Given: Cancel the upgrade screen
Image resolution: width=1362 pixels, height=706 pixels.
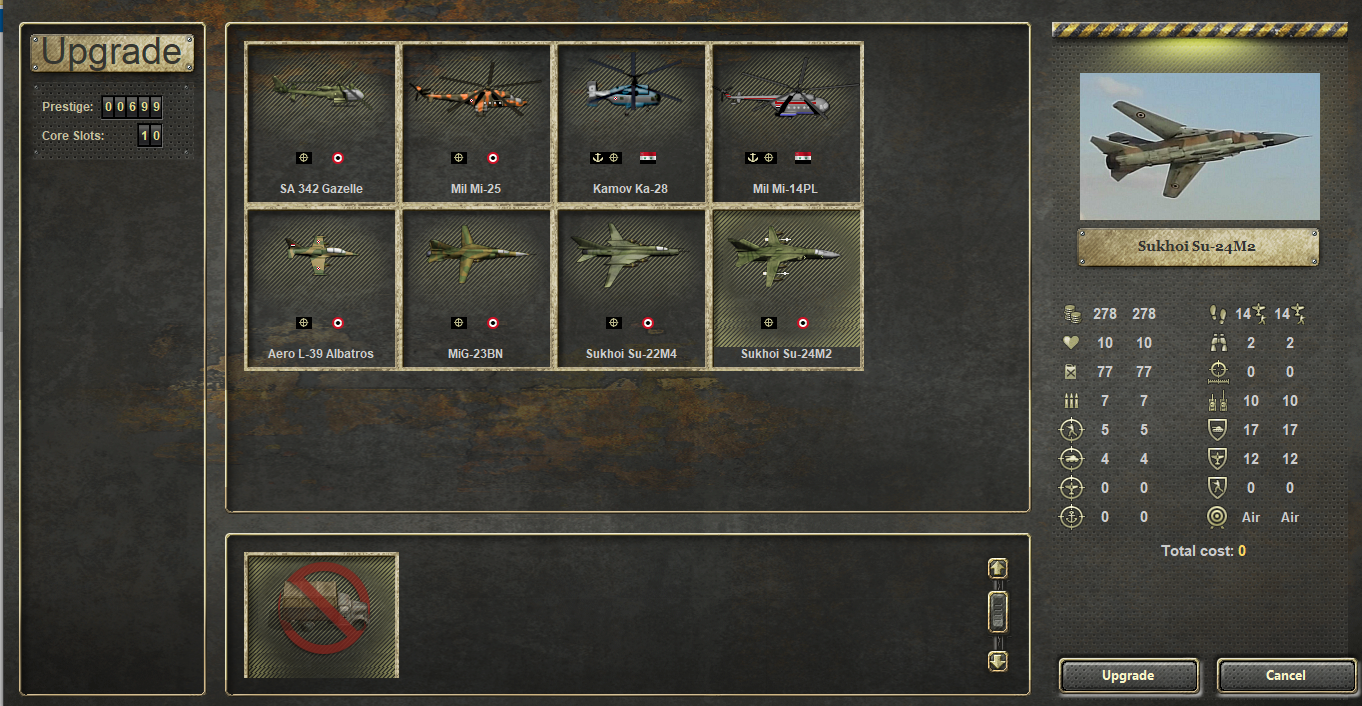Looking at the screenshot, I should 1285,676.
